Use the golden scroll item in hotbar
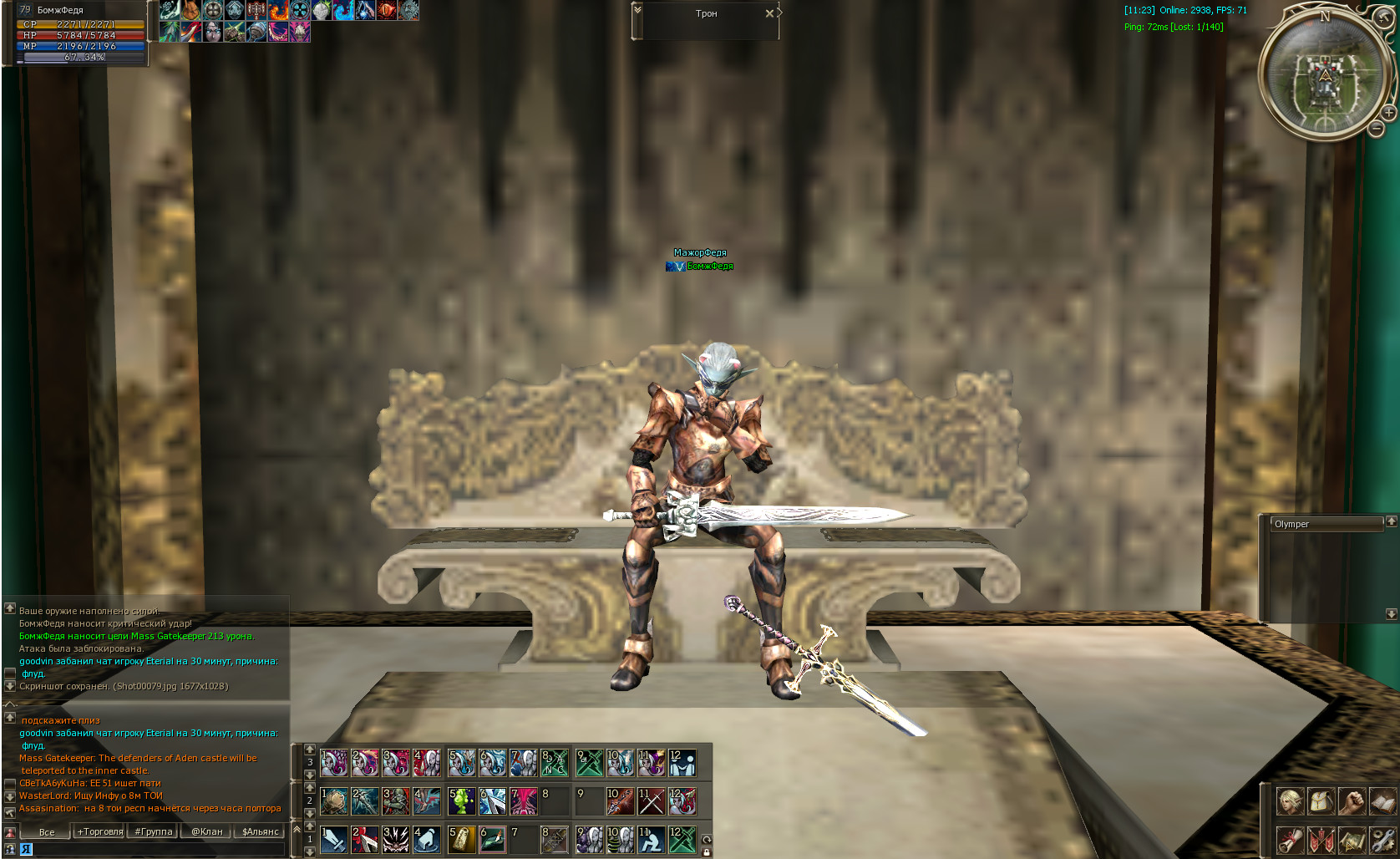 [461, 840]
